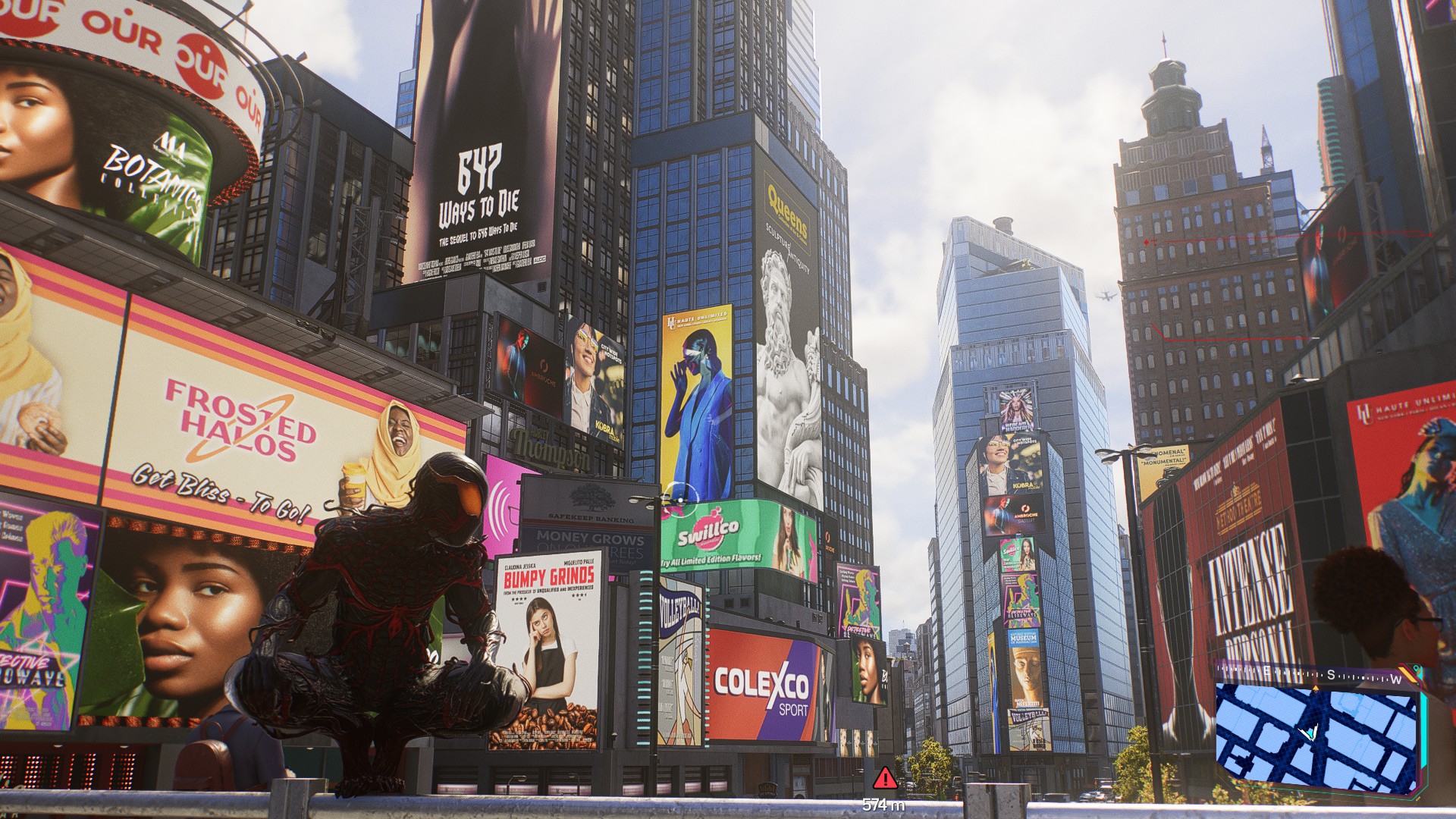
Task: Select the compass strip above the minimap
Action: click(1316, 675)
